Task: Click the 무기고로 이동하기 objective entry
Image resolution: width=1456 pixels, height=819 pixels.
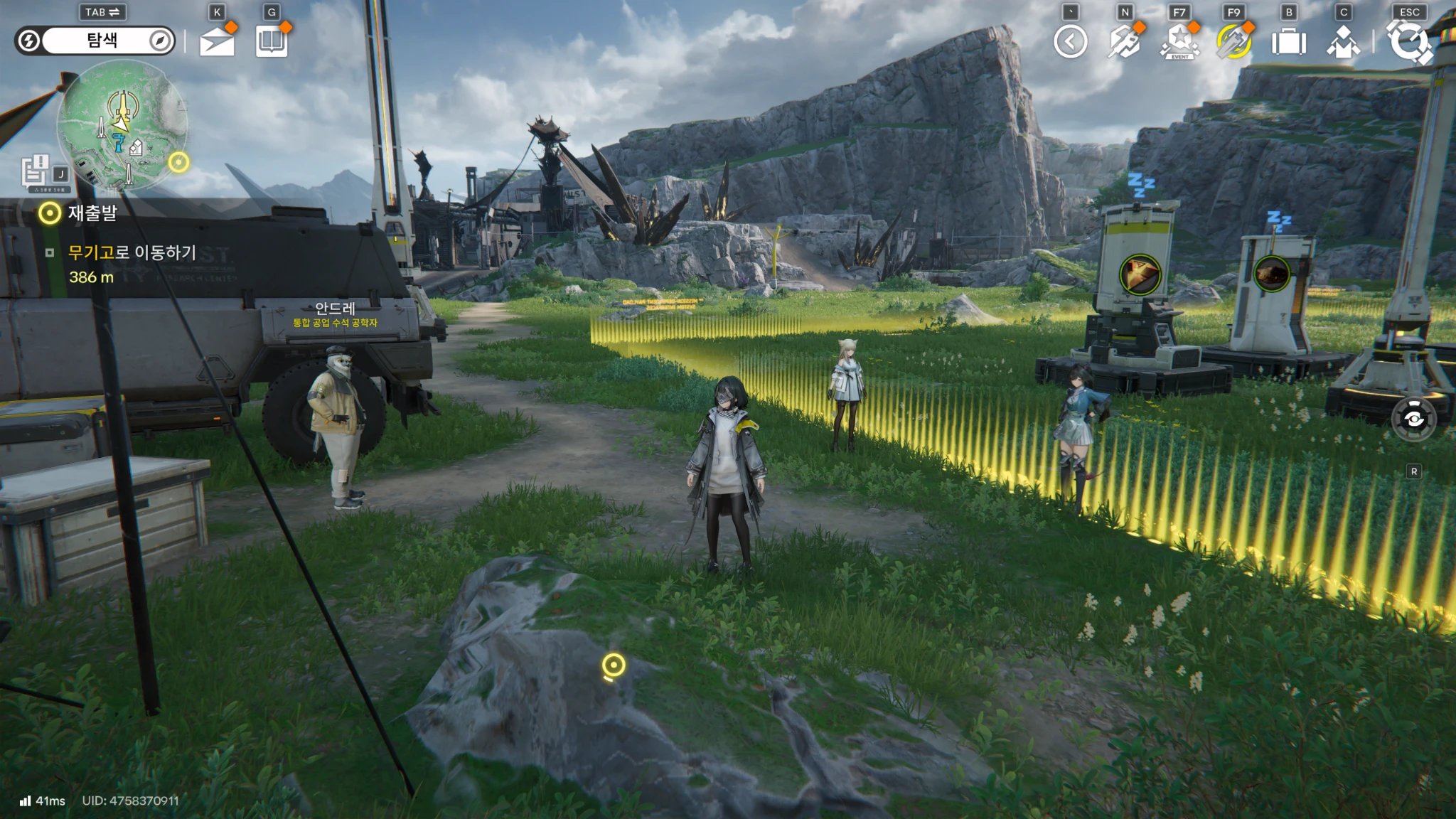Action: (132, 252)
